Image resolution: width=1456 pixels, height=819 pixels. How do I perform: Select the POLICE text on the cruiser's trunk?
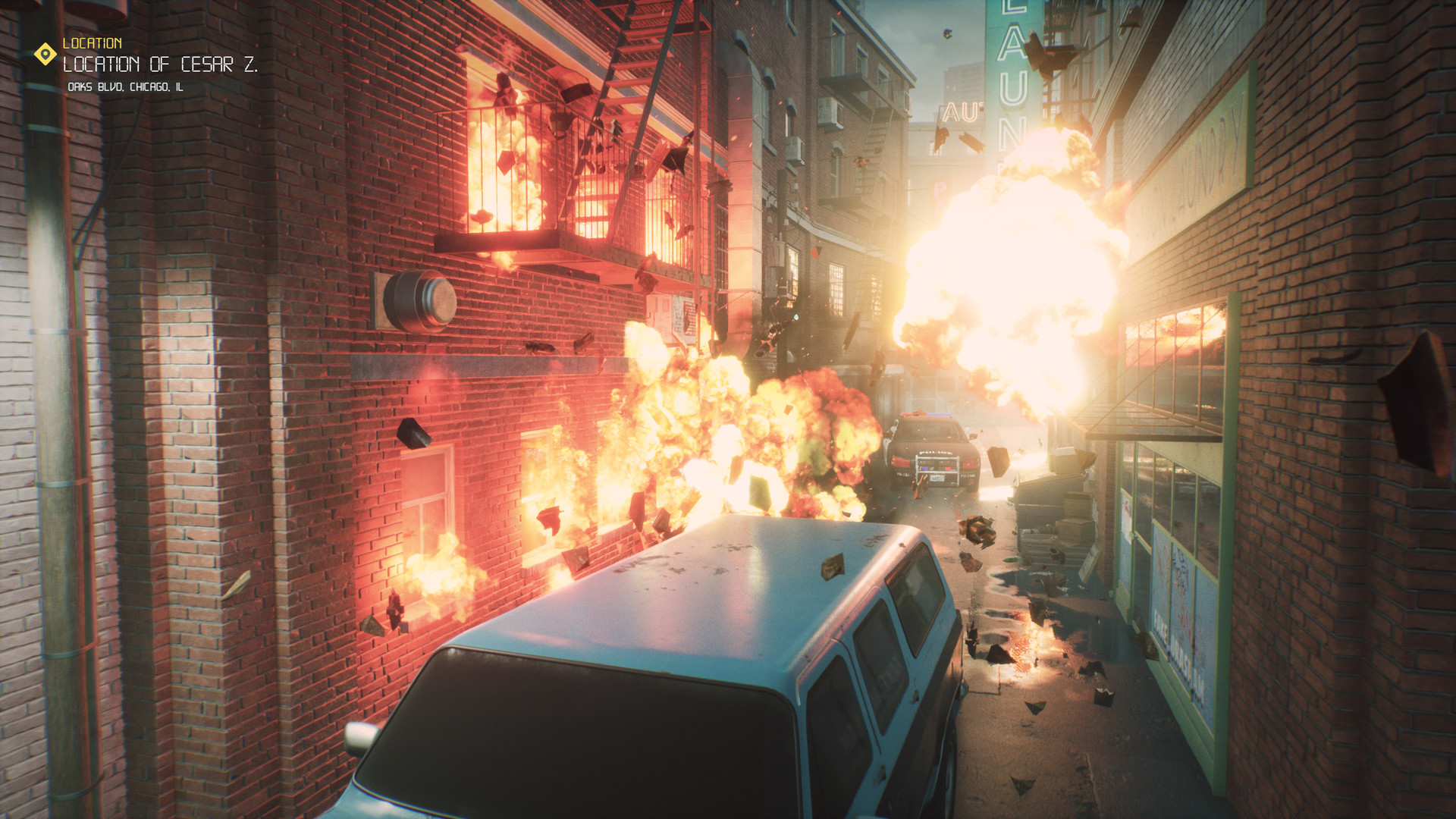coord(936,452)
